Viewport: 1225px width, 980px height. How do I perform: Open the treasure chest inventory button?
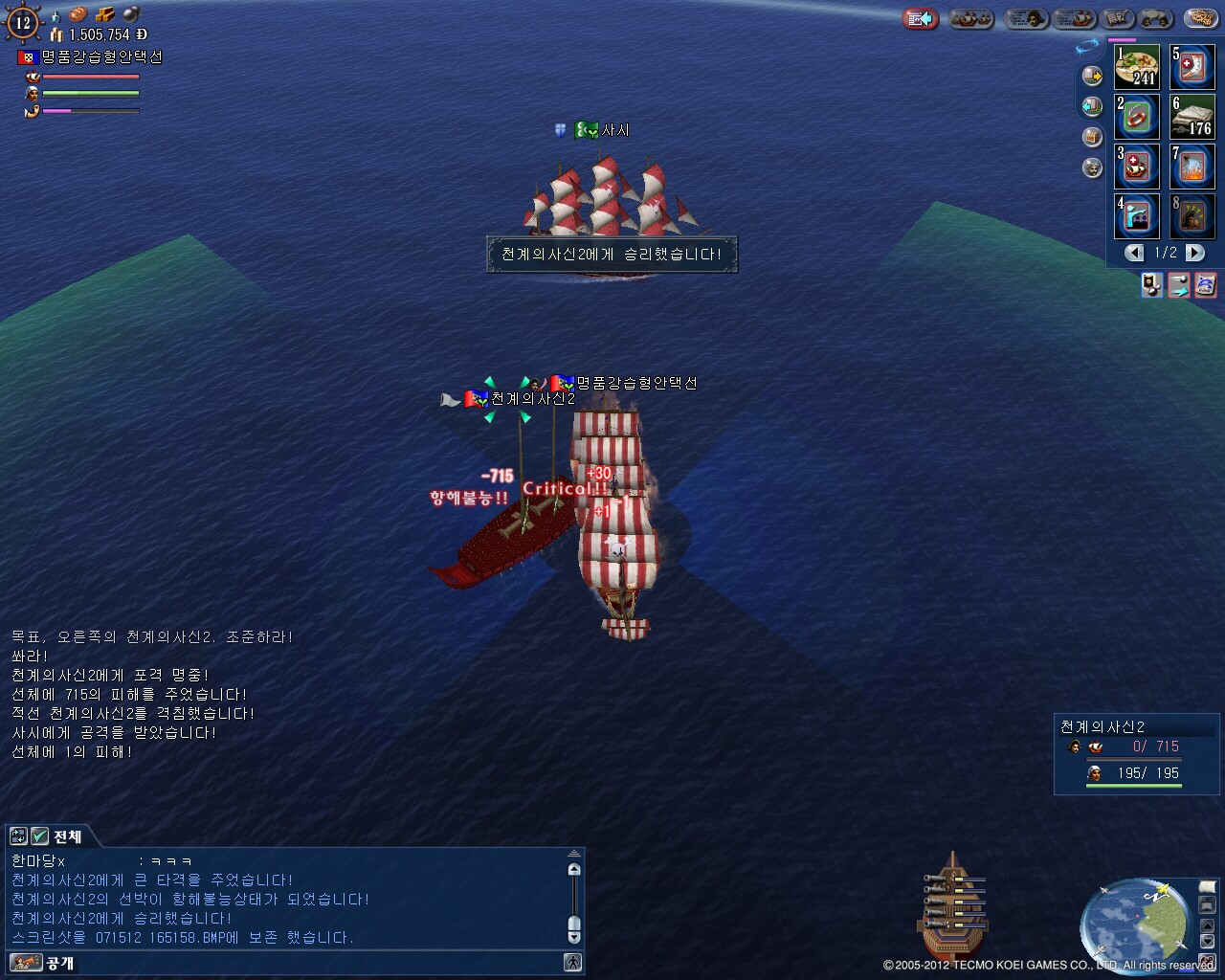(x=1092, y=137)
